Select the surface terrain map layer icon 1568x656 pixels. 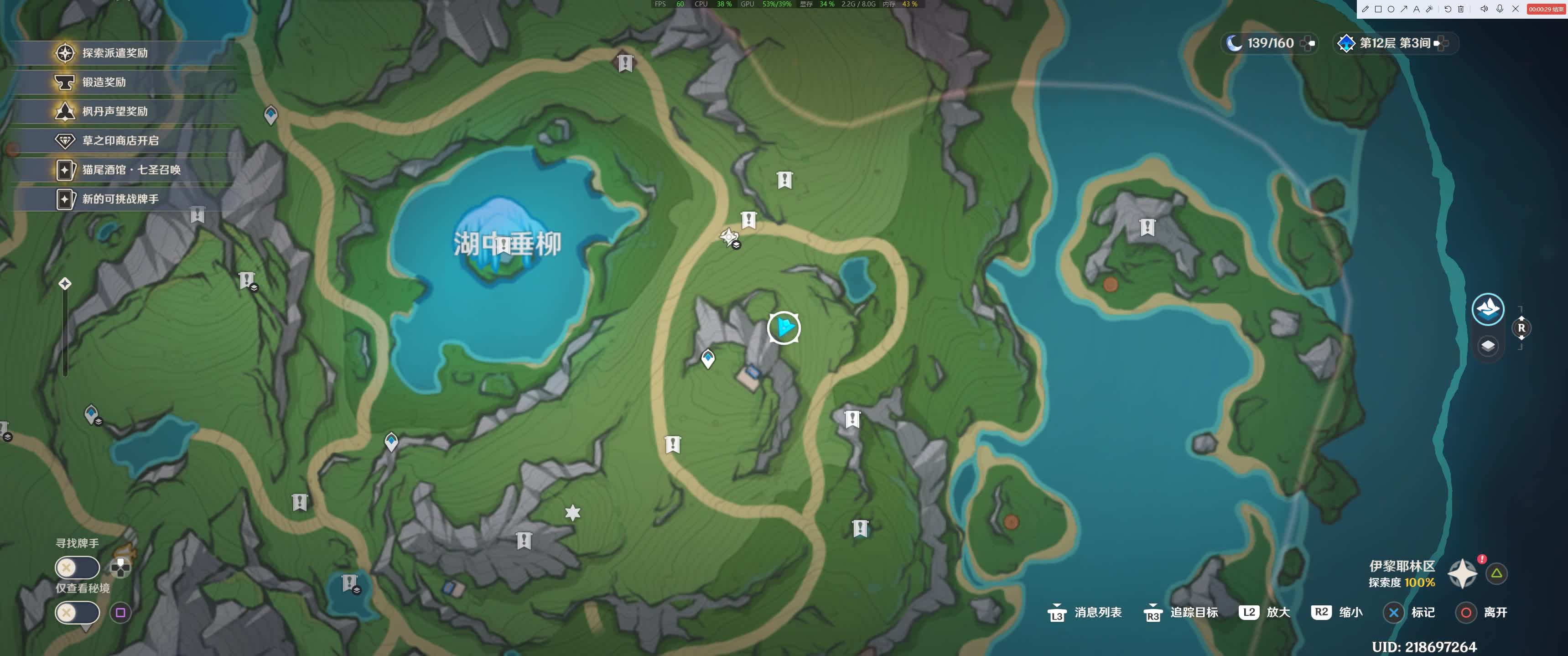pyautogui.click(x=1488, y=309)
